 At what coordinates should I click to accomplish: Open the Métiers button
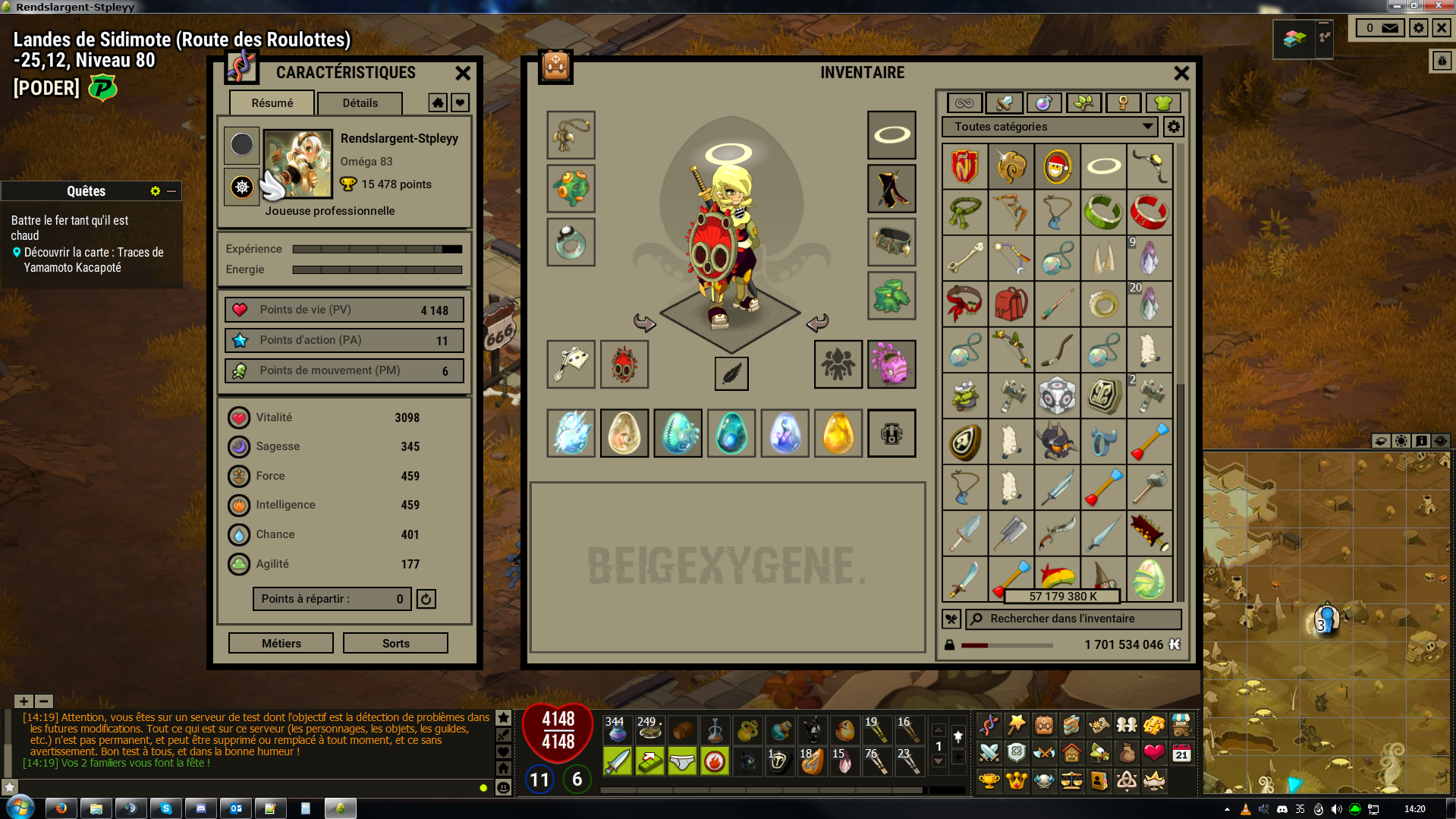point(280,643)
